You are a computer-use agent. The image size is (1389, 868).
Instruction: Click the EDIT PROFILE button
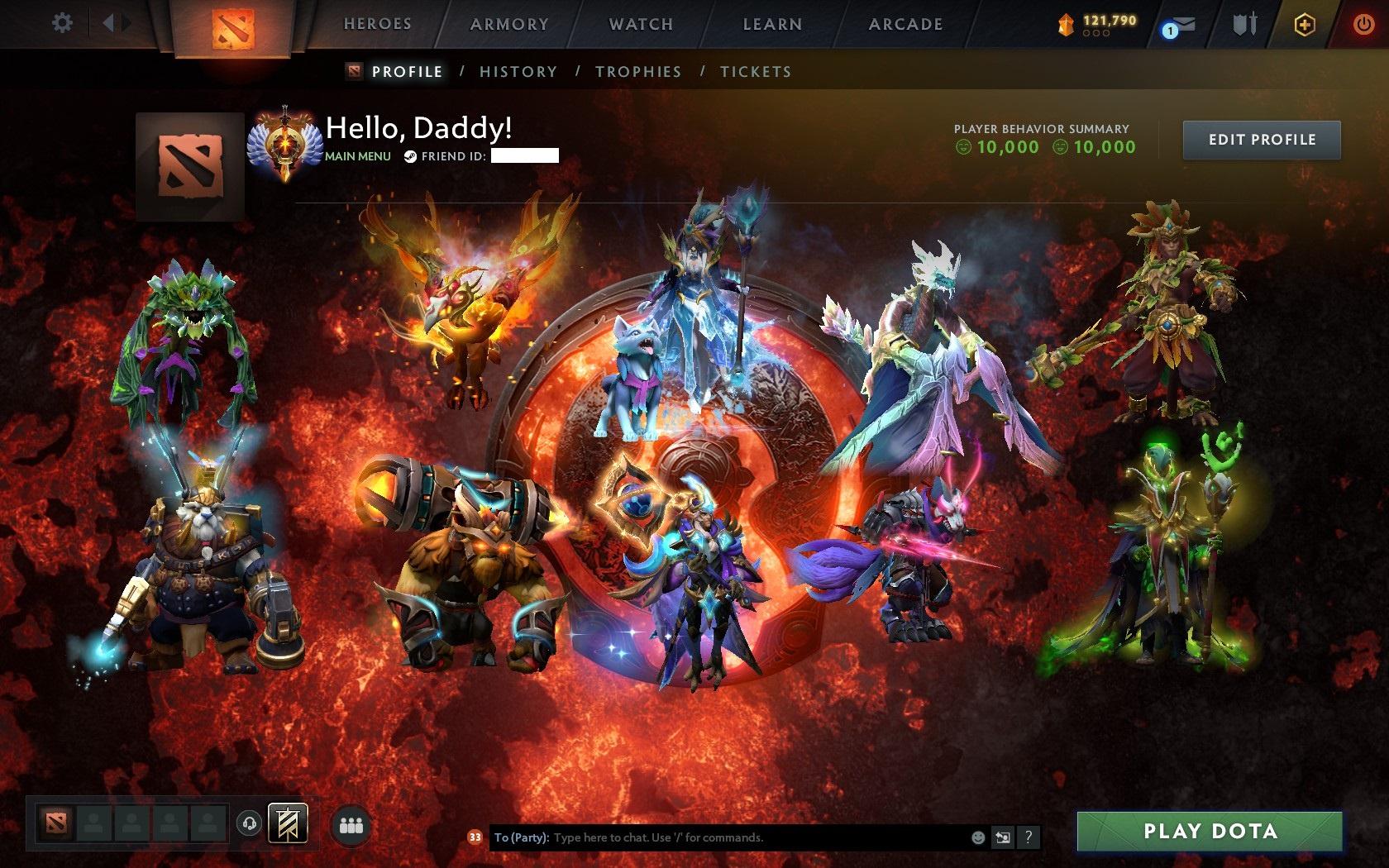tap(1262, 140)
